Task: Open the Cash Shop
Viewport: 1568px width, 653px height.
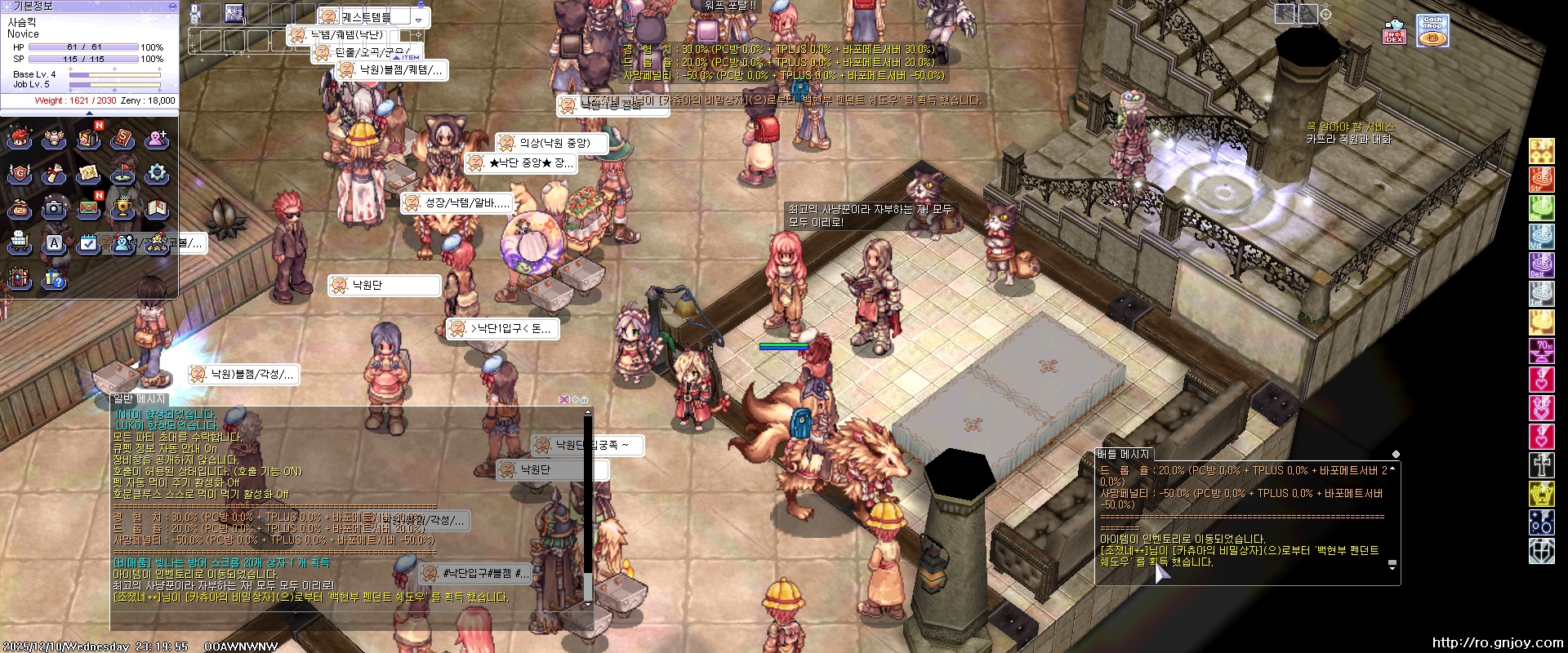Action: click(x=1432, y=32)
